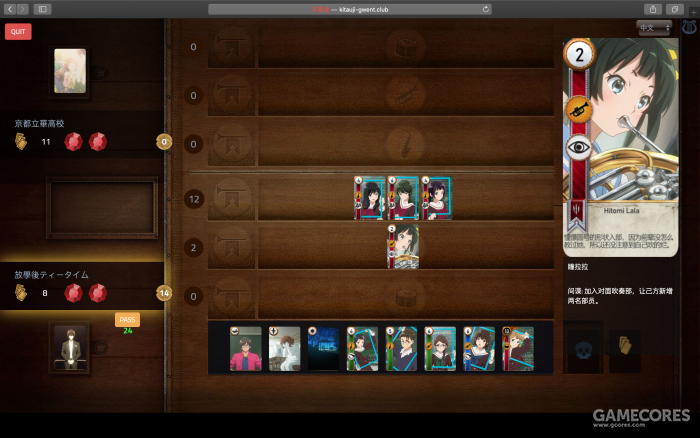Select the rightmost card in hand with strength 10
Screen dimensions: 700x438
coord(518,349)
